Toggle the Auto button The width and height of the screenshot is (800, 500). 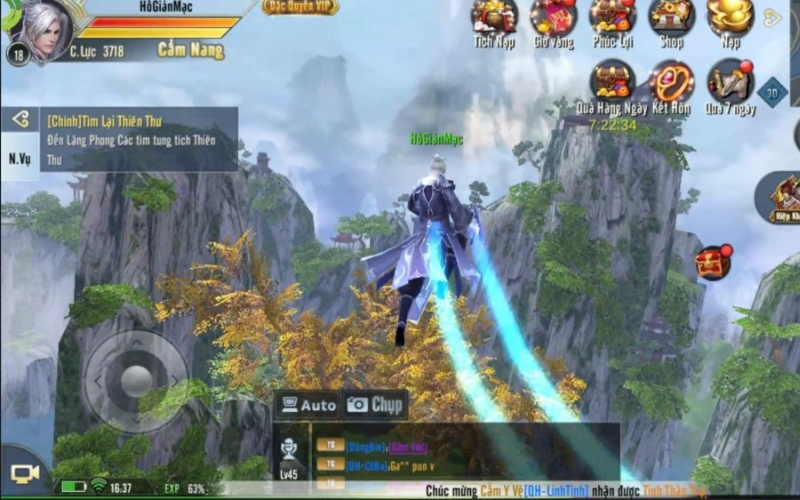point(307,405)
